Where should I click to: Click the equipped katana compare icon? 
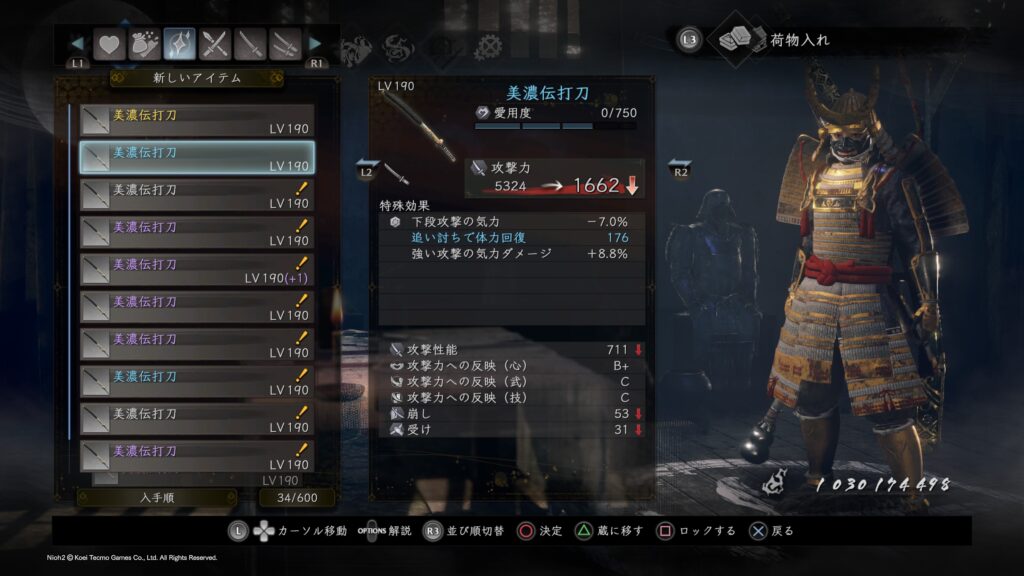tap(396, 172)
